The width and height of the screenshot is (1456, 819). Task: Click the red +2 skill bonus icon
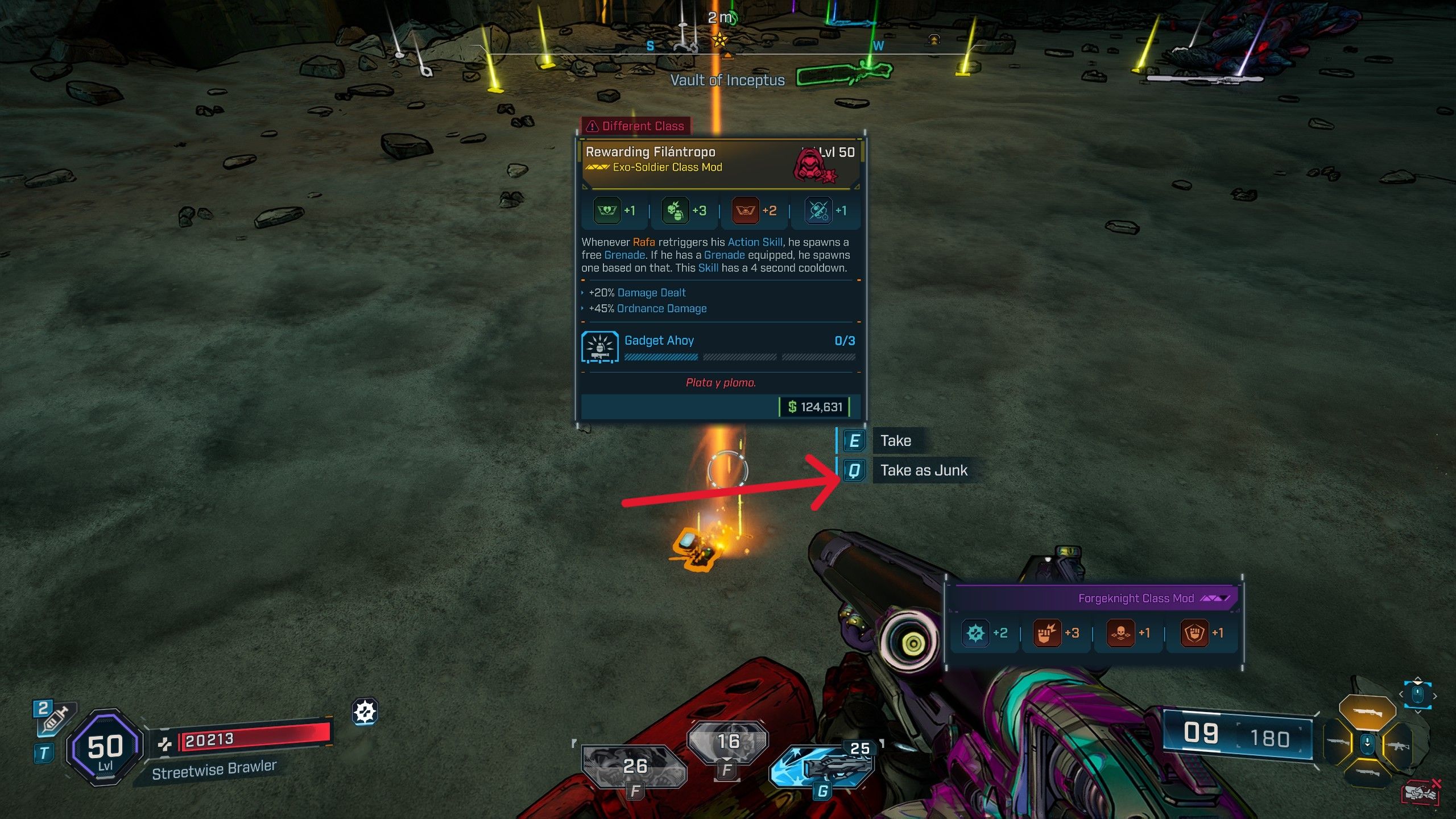[745, 211]
